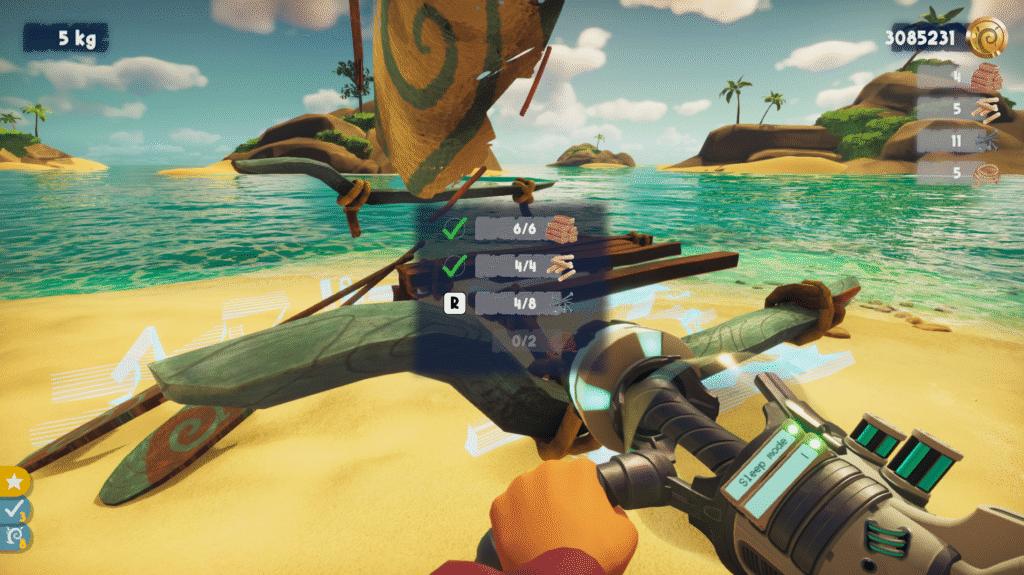1024x575 pixels.
Task: Open the snail shell collection tab
Action: coord(15,537)
